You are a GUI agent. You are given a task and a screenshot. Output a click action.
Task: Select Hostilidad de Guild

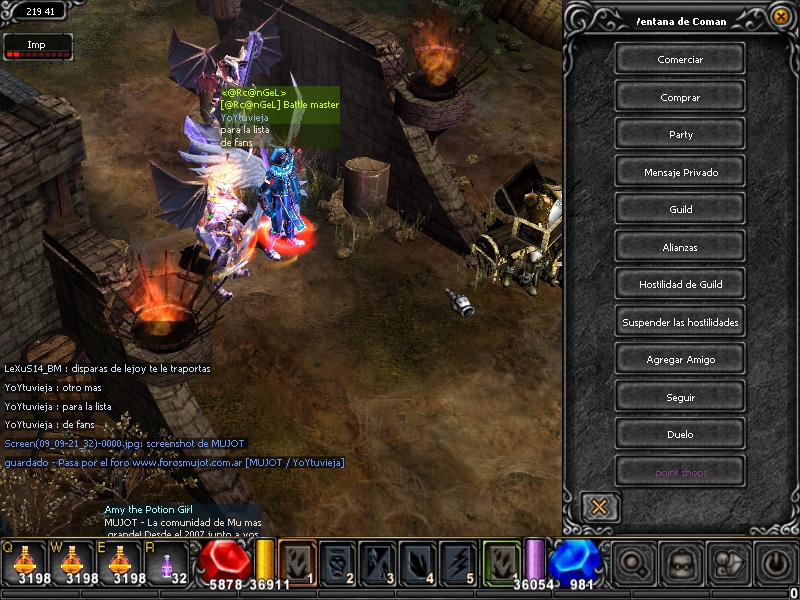[x=680, y=284]
